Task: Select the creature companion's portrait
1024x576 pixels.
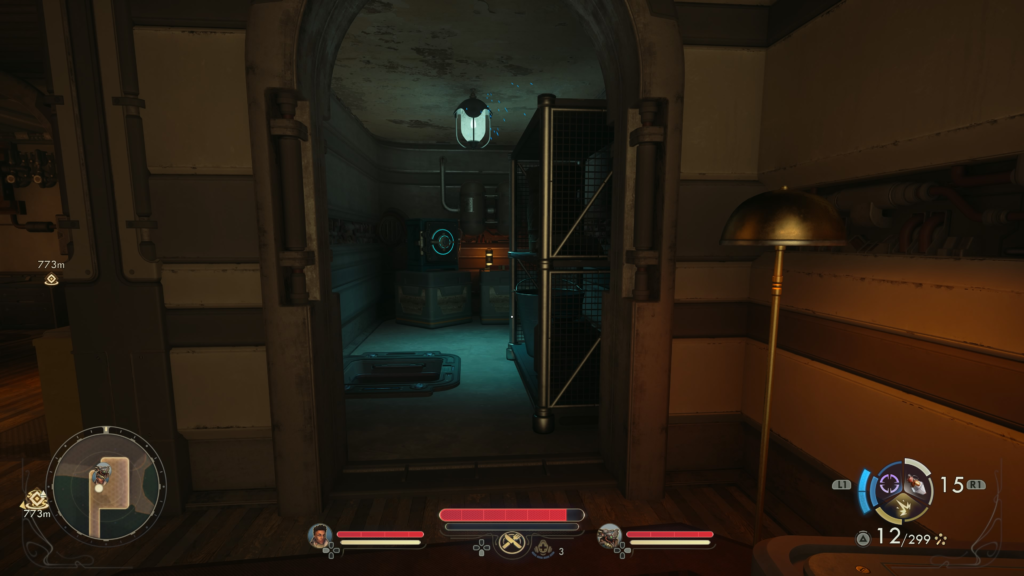Action: coord(610,536)
